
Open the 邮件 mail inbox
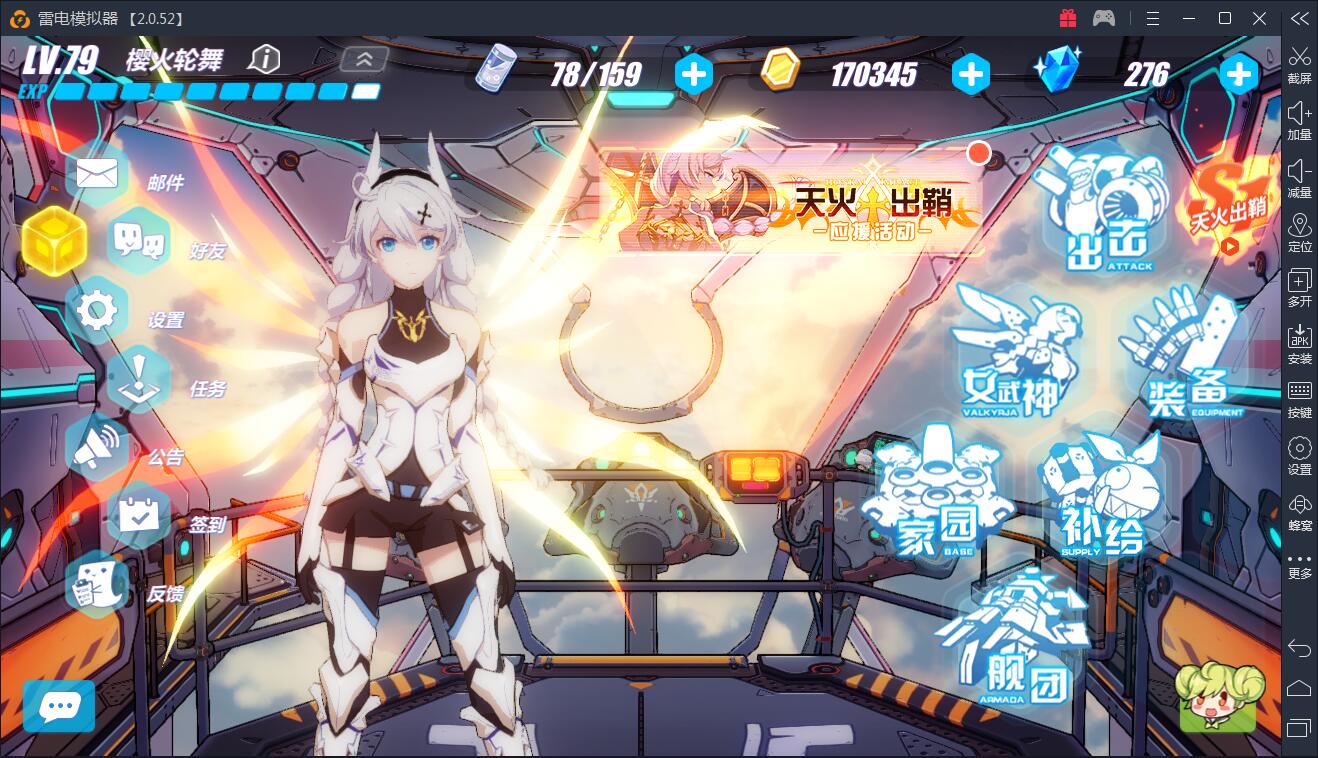97,176
